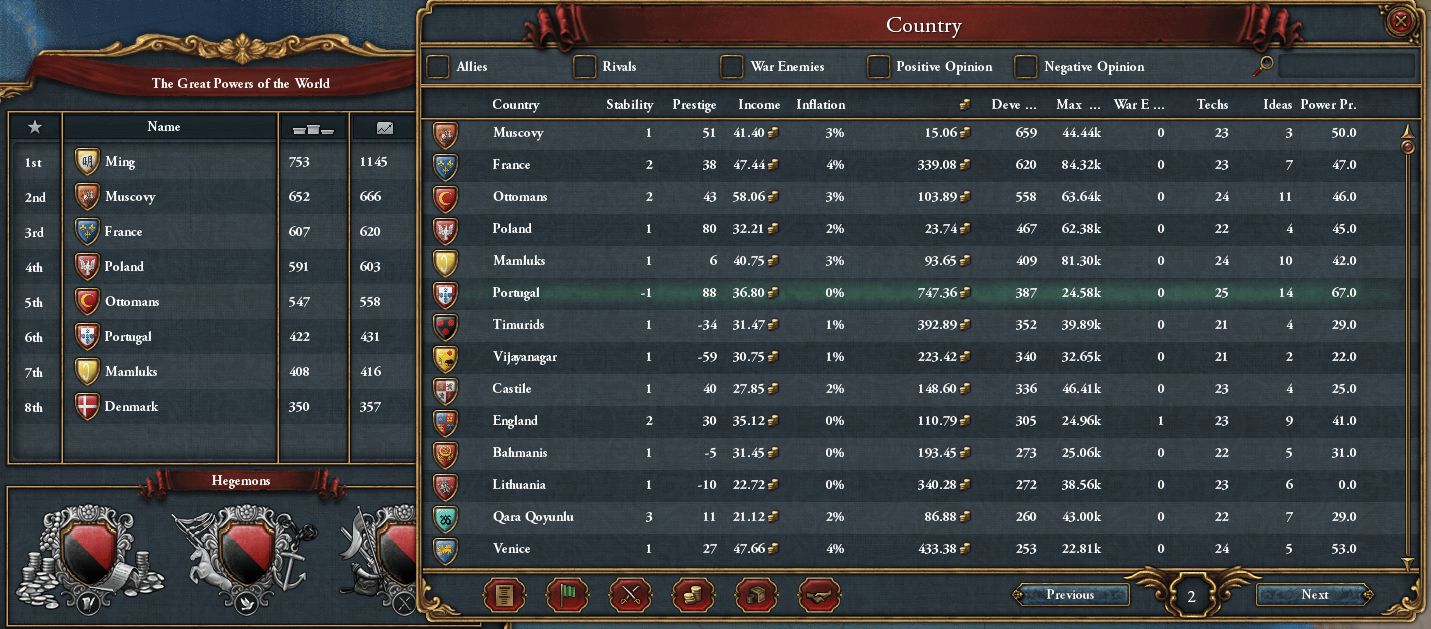Enable the Rivals filter

(x=585, y=67)
